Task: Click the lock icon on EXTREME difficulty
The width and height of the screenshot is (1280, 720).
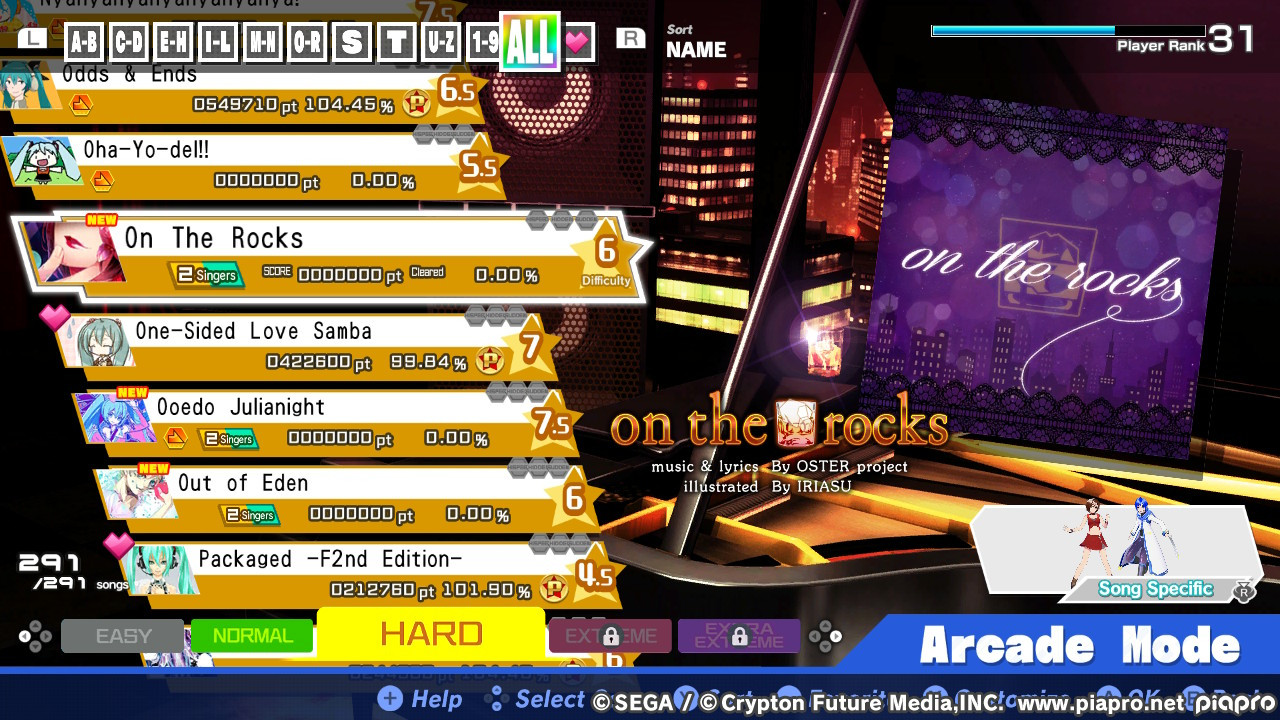Action: pos(610,637)
